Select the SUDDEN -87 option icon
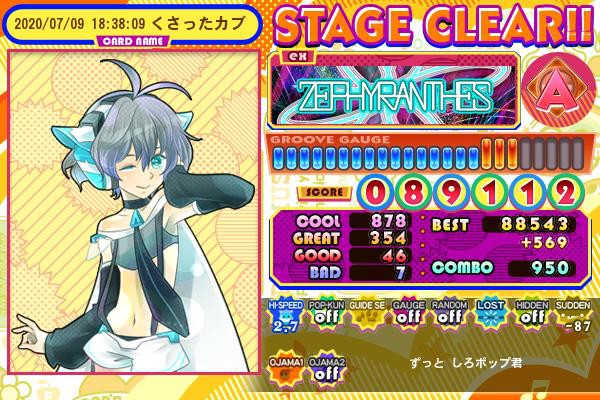The height and width of the screenshot is (400, 600). [571, 316]
